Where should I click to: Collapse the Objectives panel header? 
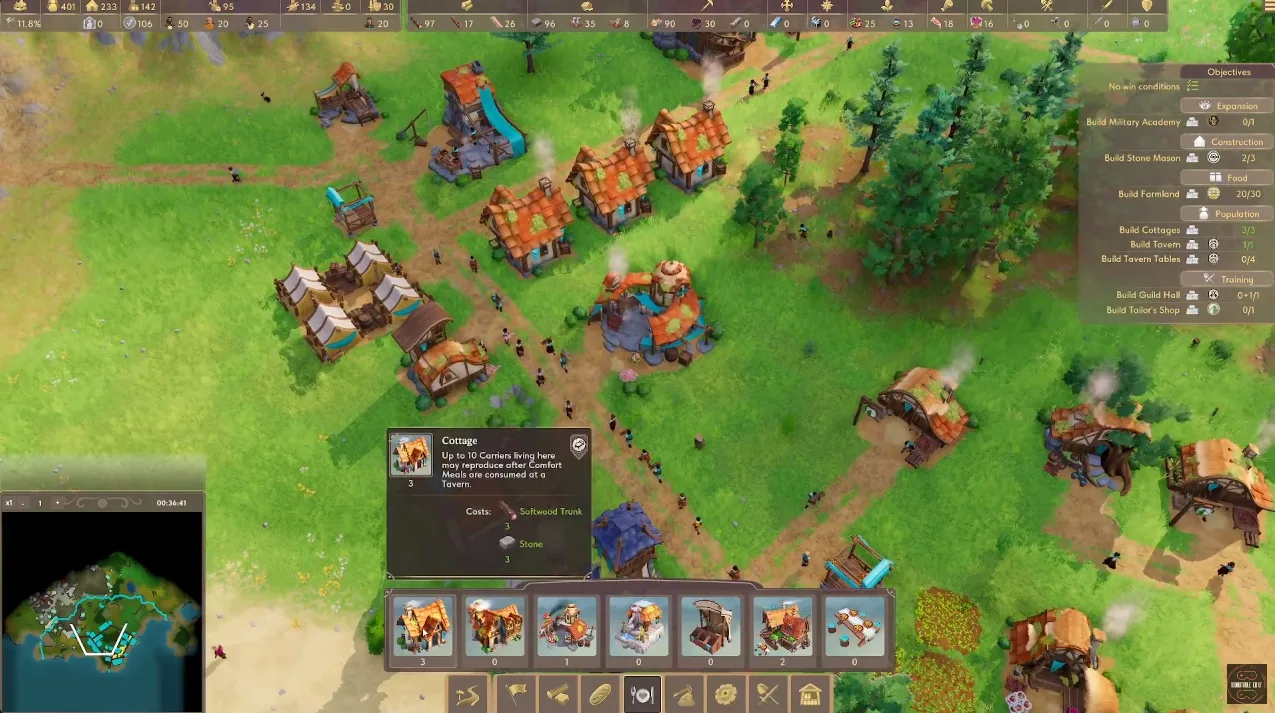[x=1228, y=72]
